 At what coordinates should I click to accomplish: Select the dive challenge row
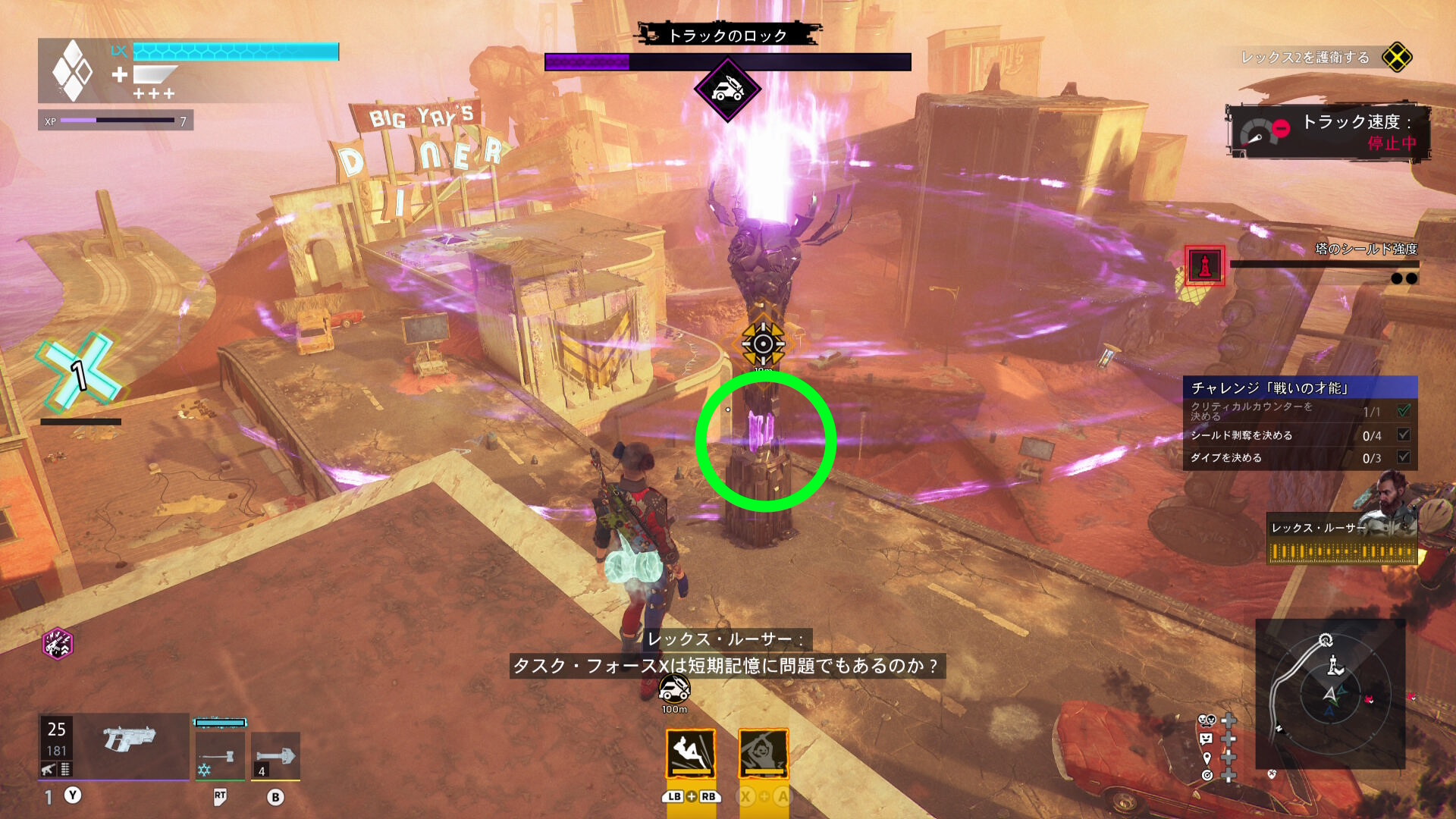pyautogui.click(x=1300, y=458)
